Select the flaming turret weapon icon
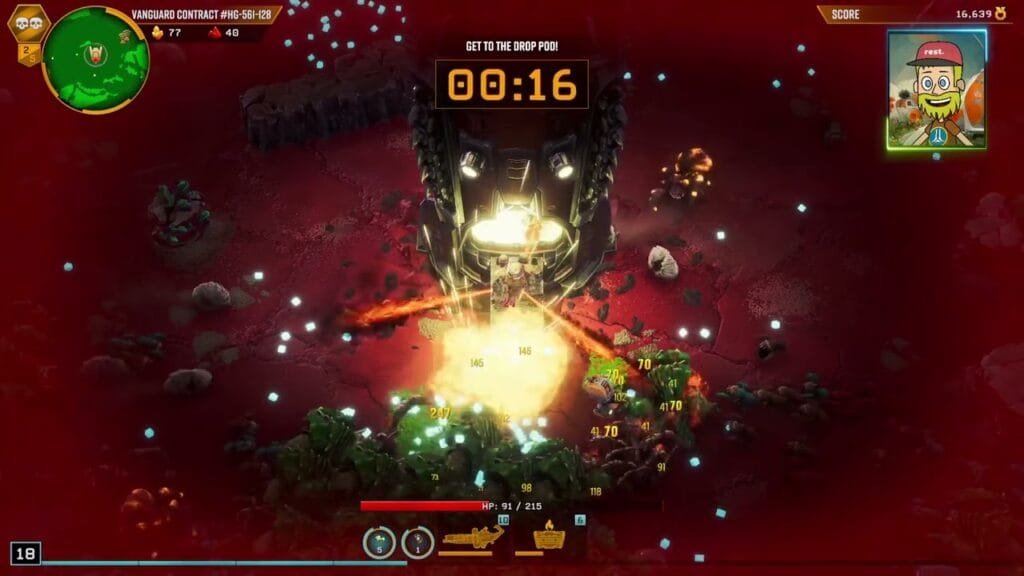This screenshot has width=1024, height=576. (550, 539)
